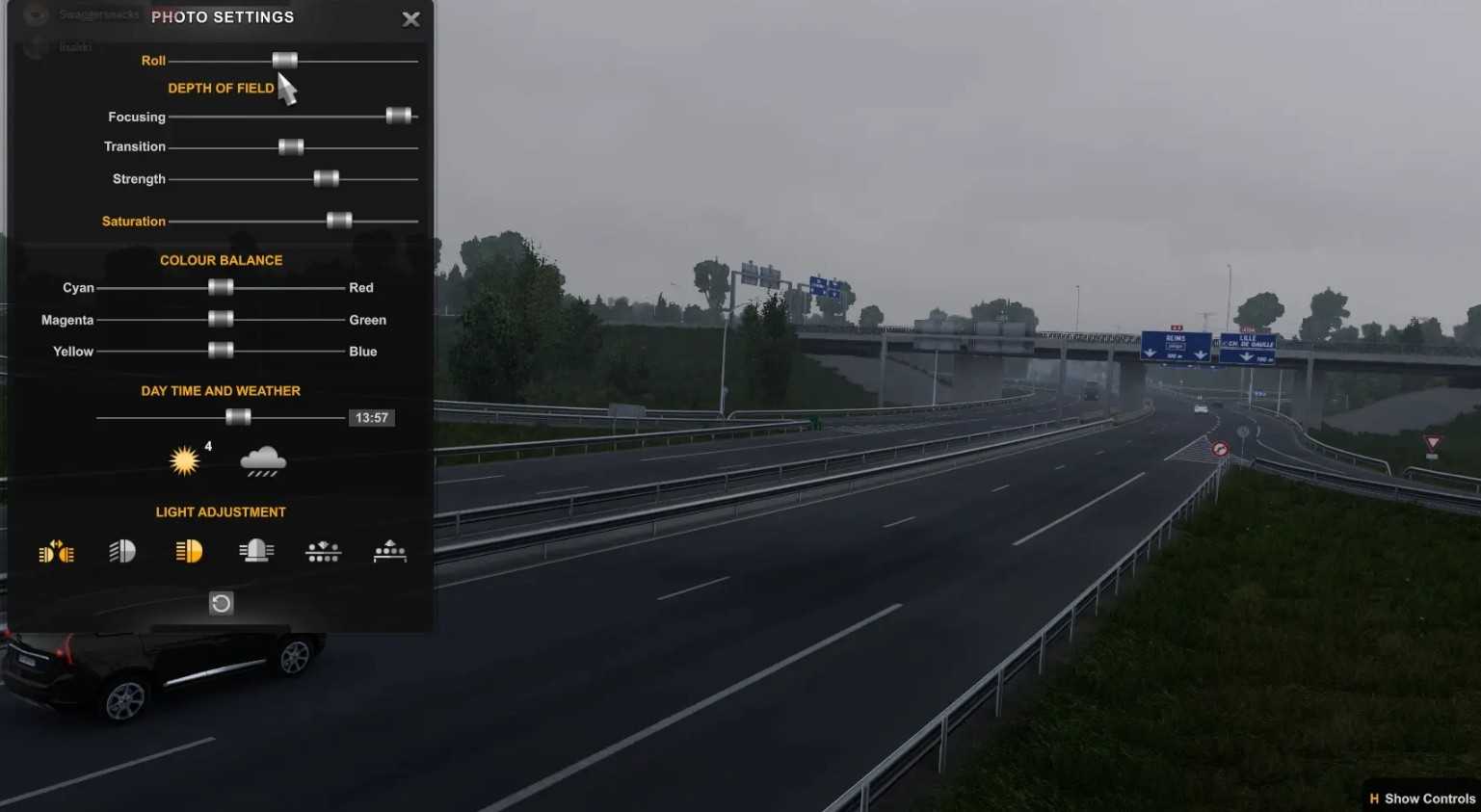Click the Roll slider handle
Viewport: 1481px width, 812px height.
[284, 60]
